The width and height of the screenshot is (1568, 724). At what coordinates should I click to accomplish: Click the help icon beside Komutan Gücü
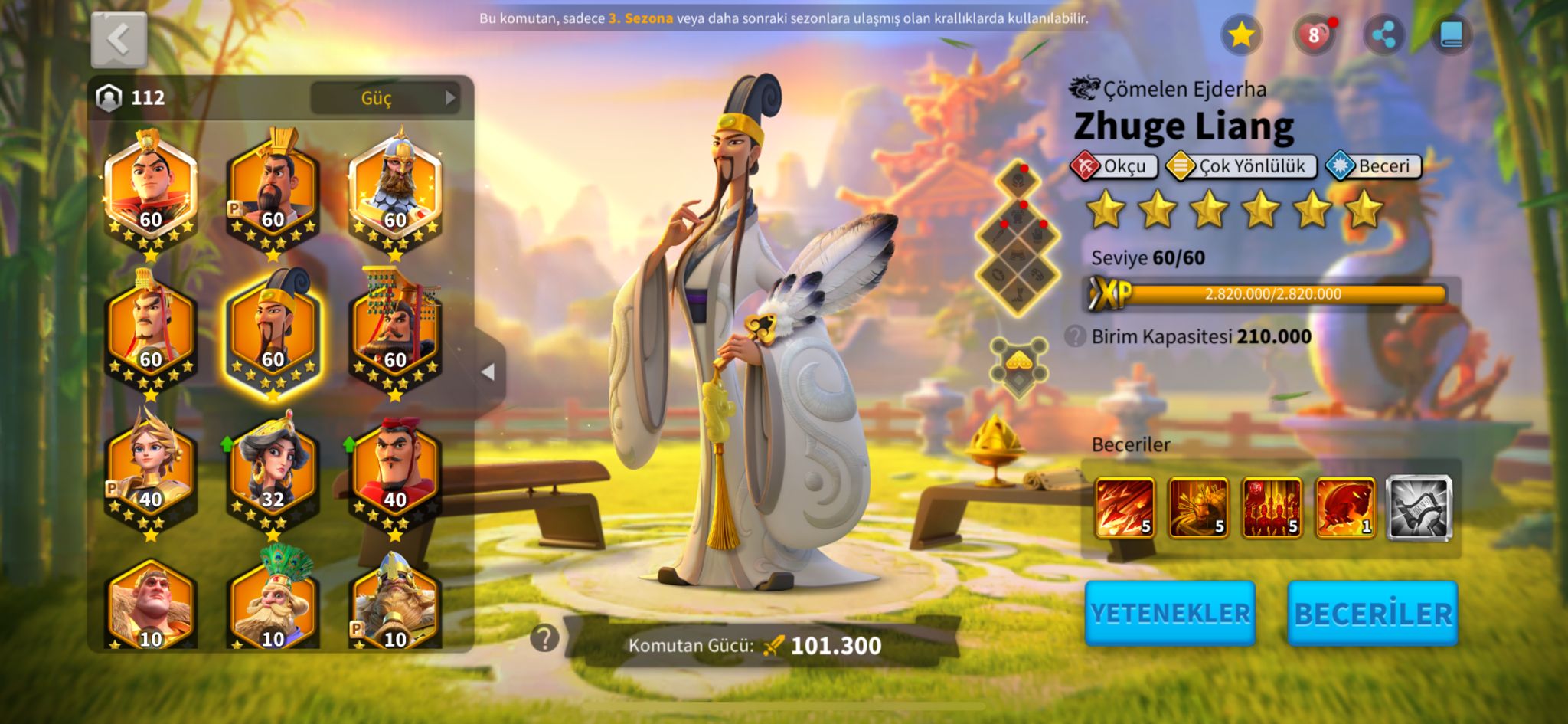coord(544,637)
